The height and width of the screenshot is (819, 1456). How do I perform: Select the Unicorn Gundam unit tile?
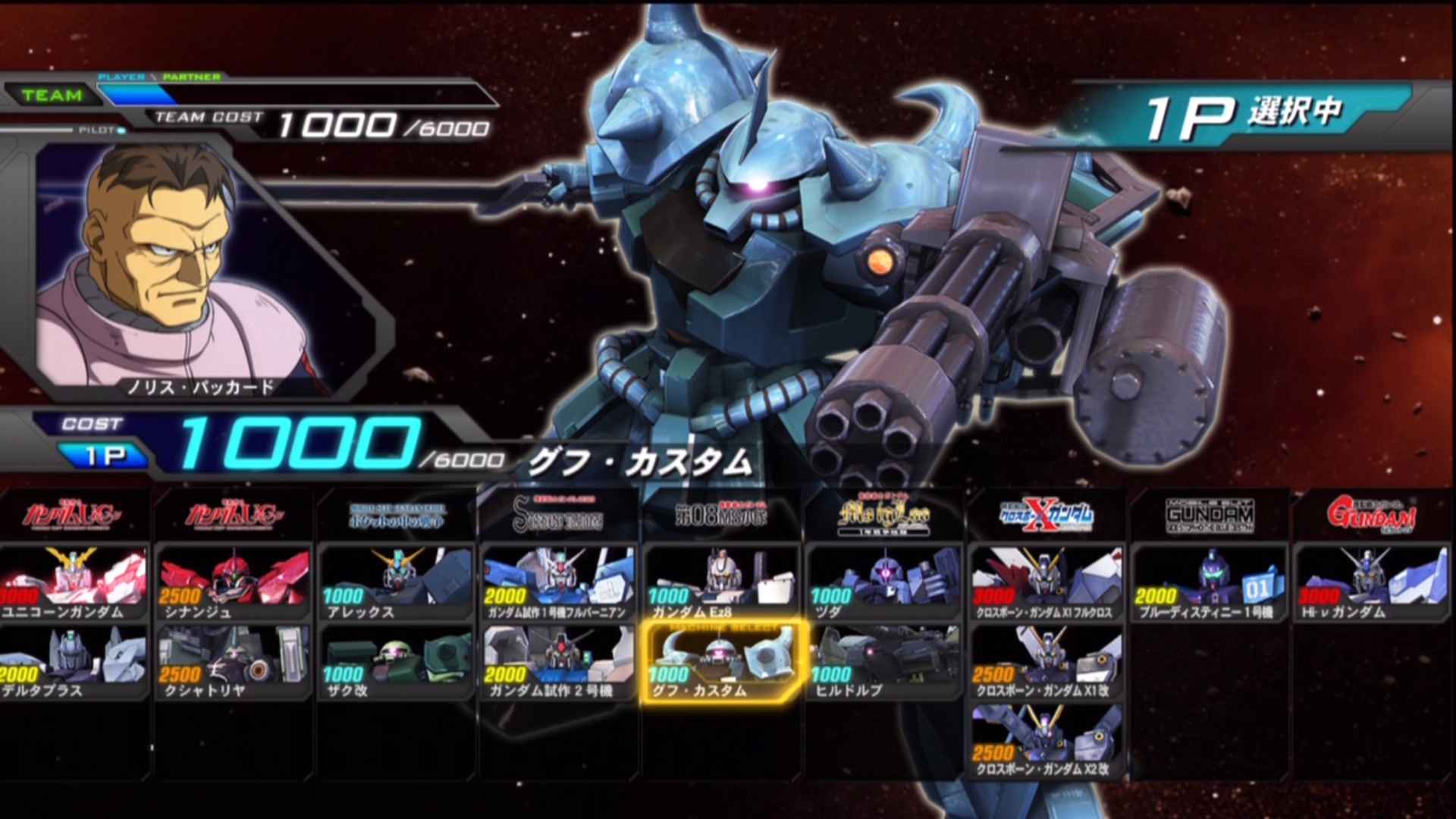74,584
